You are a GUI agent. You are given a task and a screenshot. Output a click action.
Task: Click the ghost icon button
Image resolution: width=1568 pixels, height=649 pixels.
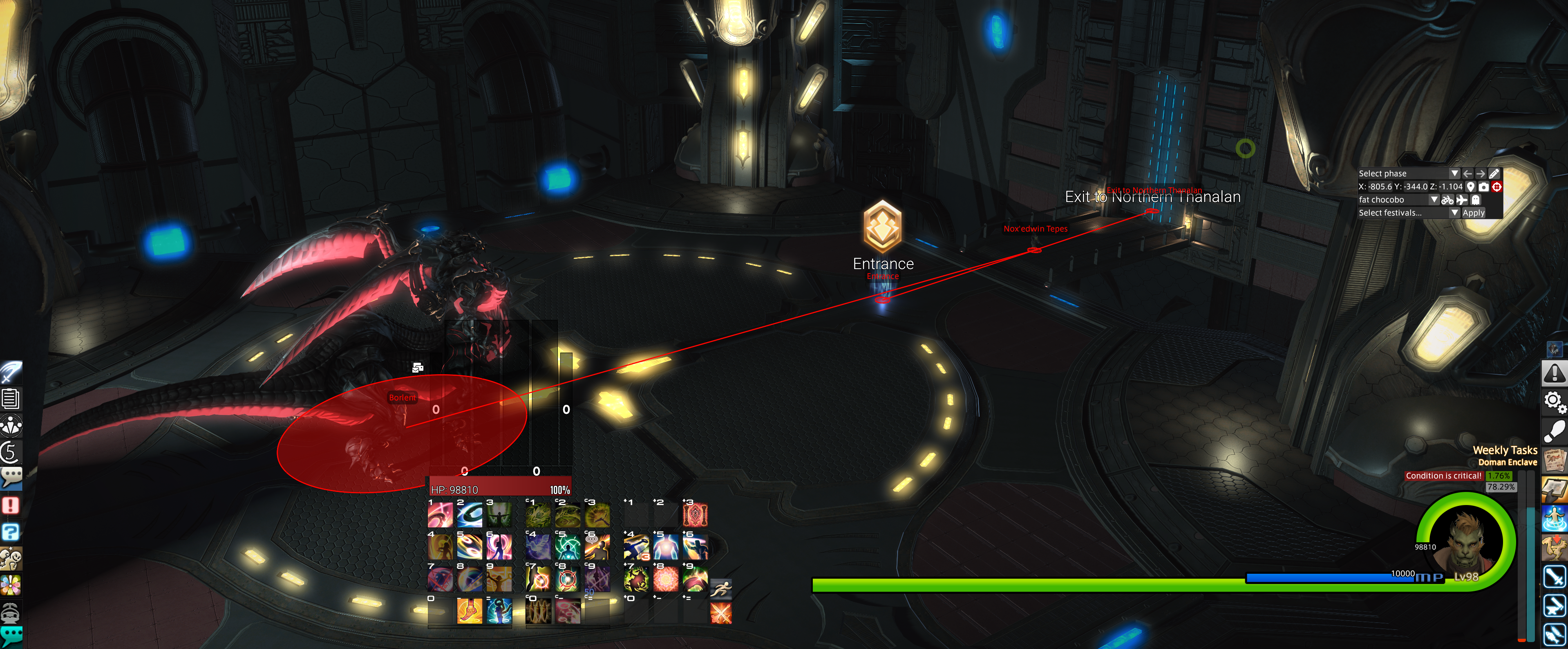(x=1476, y=200)
